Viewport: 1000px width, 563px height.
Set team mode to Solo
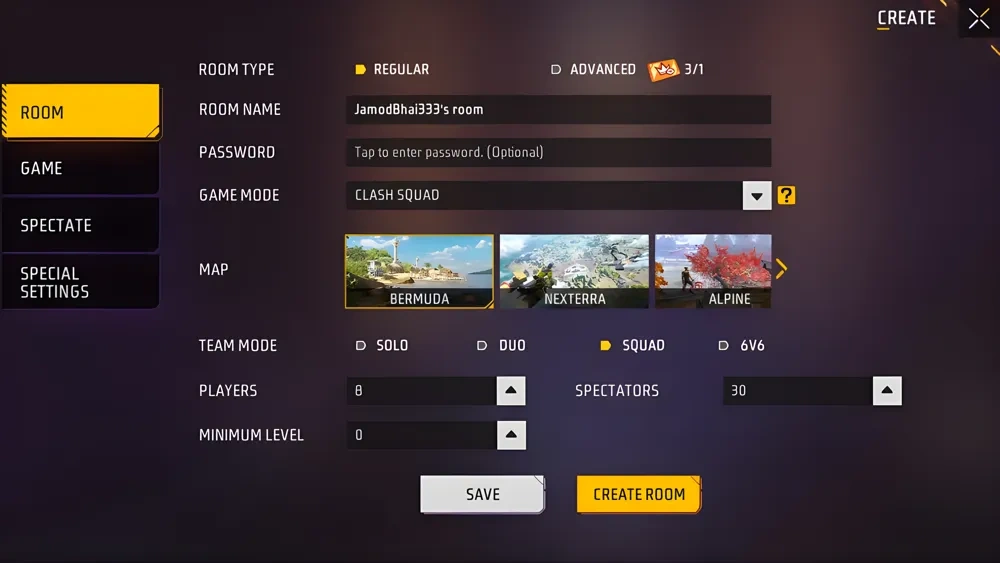tap(383, 345)
